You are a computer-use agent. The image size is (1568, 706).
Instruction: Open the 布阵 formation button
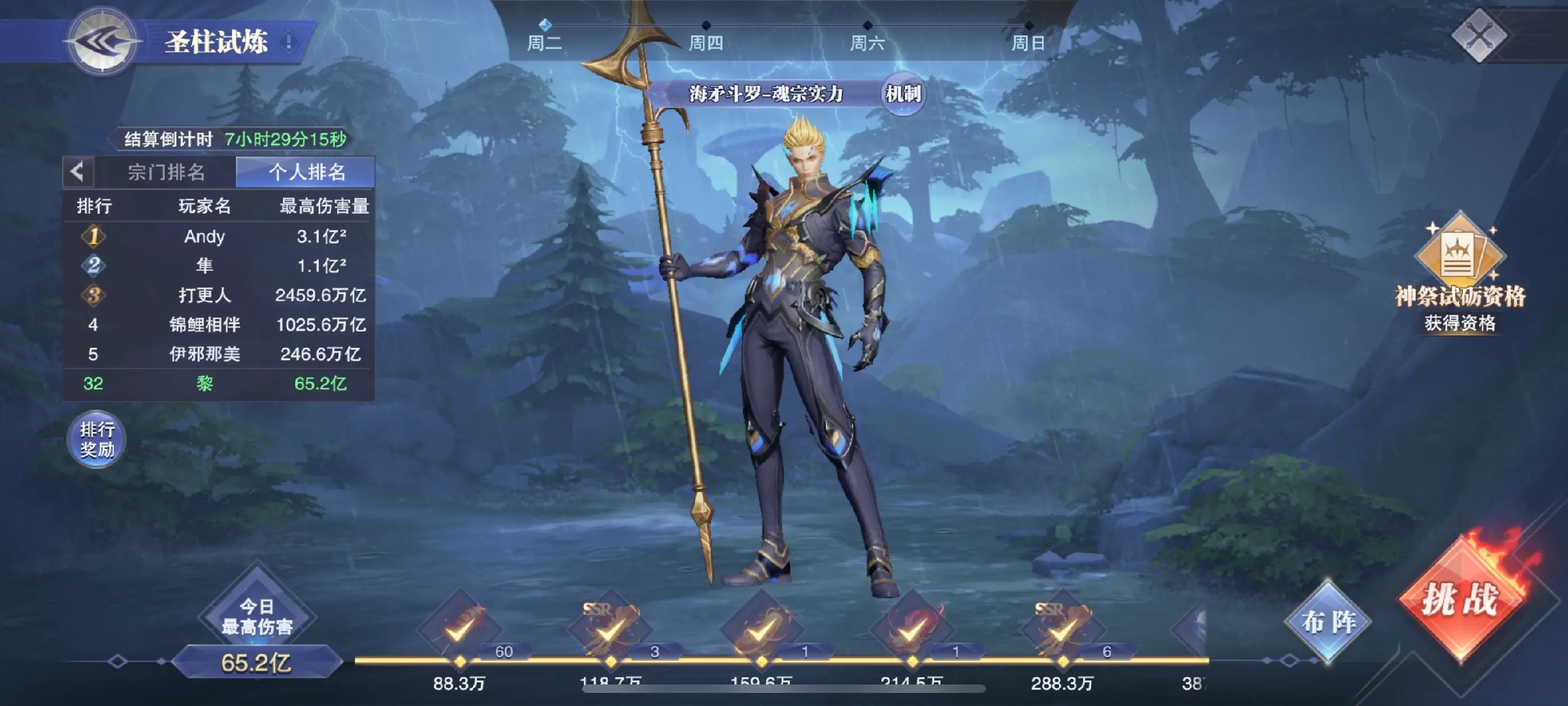click(1328, 622)
